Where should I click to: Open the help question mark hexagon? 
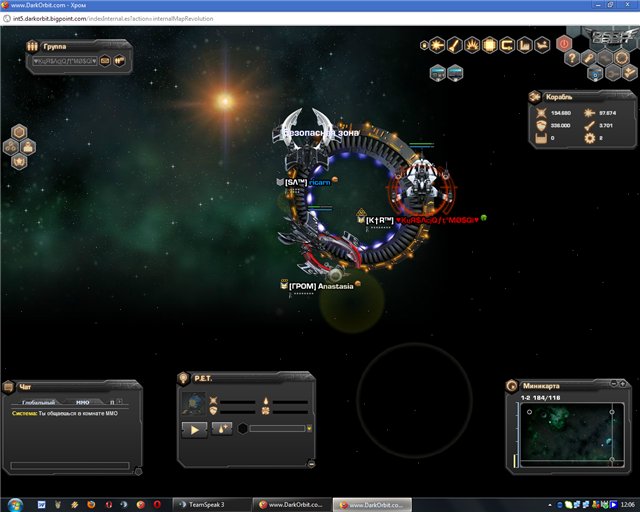click(x=573, y=59)
